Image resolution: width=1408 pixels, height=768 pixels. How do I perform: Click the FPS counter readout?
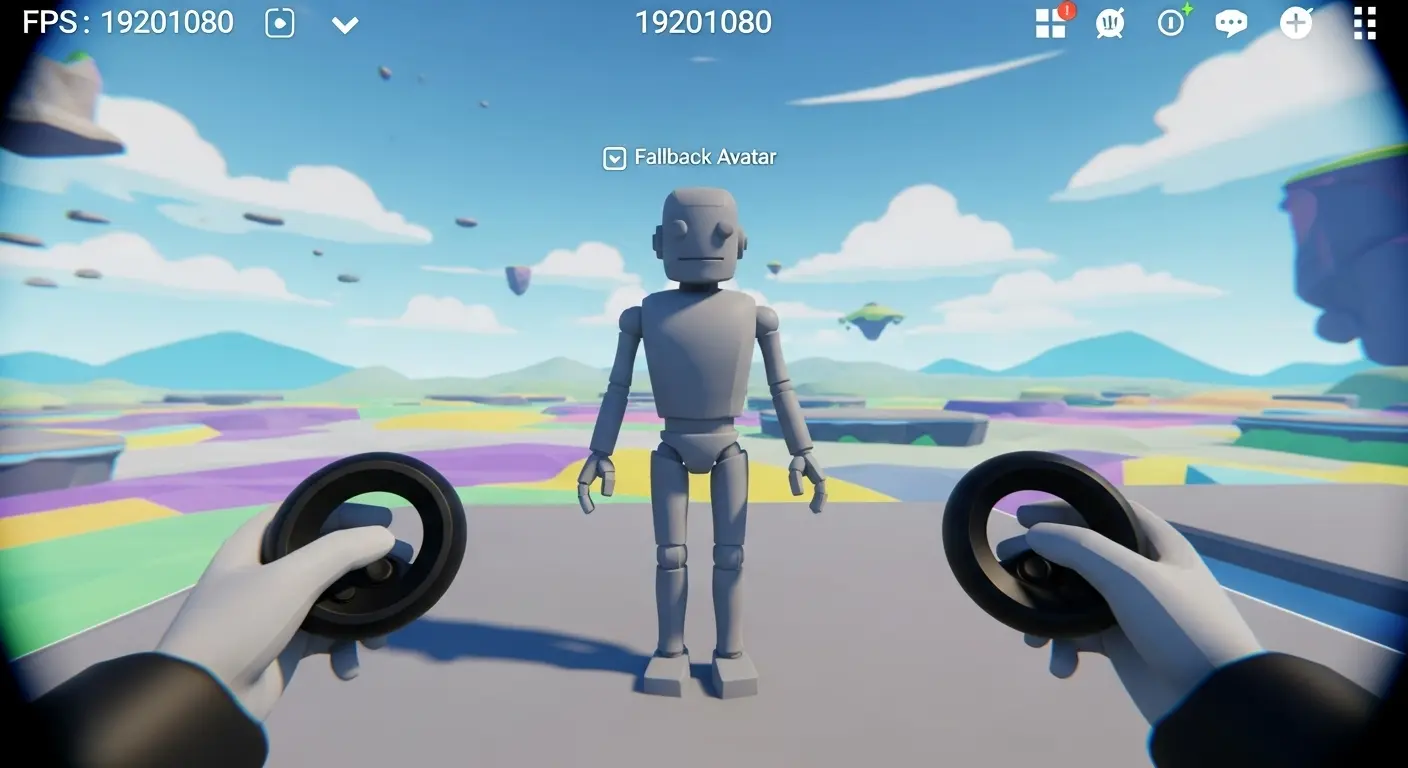coord(130,20)
